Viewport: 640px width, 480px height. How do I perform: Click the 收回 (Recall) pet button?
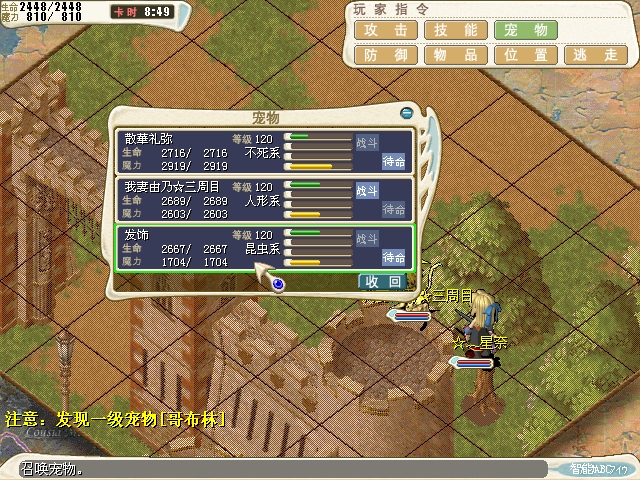click(x=383, y=282)
